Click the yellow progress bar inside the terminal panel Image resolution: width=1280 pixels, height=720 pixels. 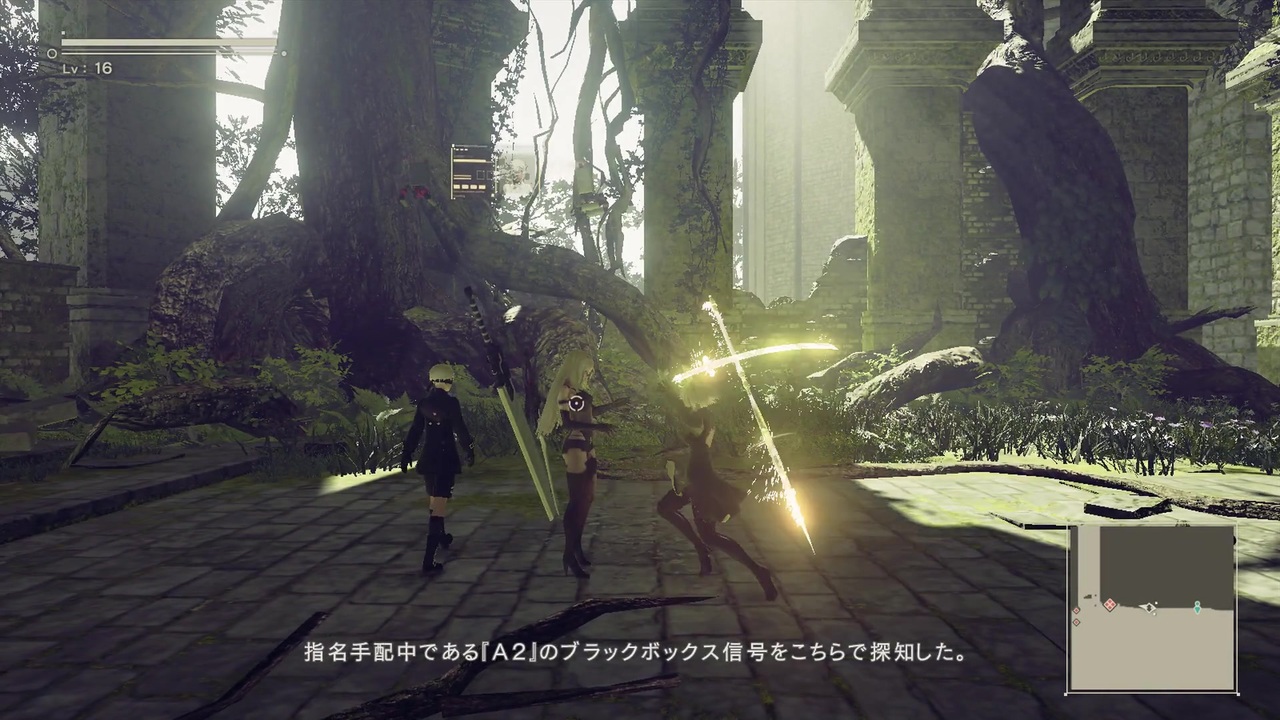[x=469, y=161]
